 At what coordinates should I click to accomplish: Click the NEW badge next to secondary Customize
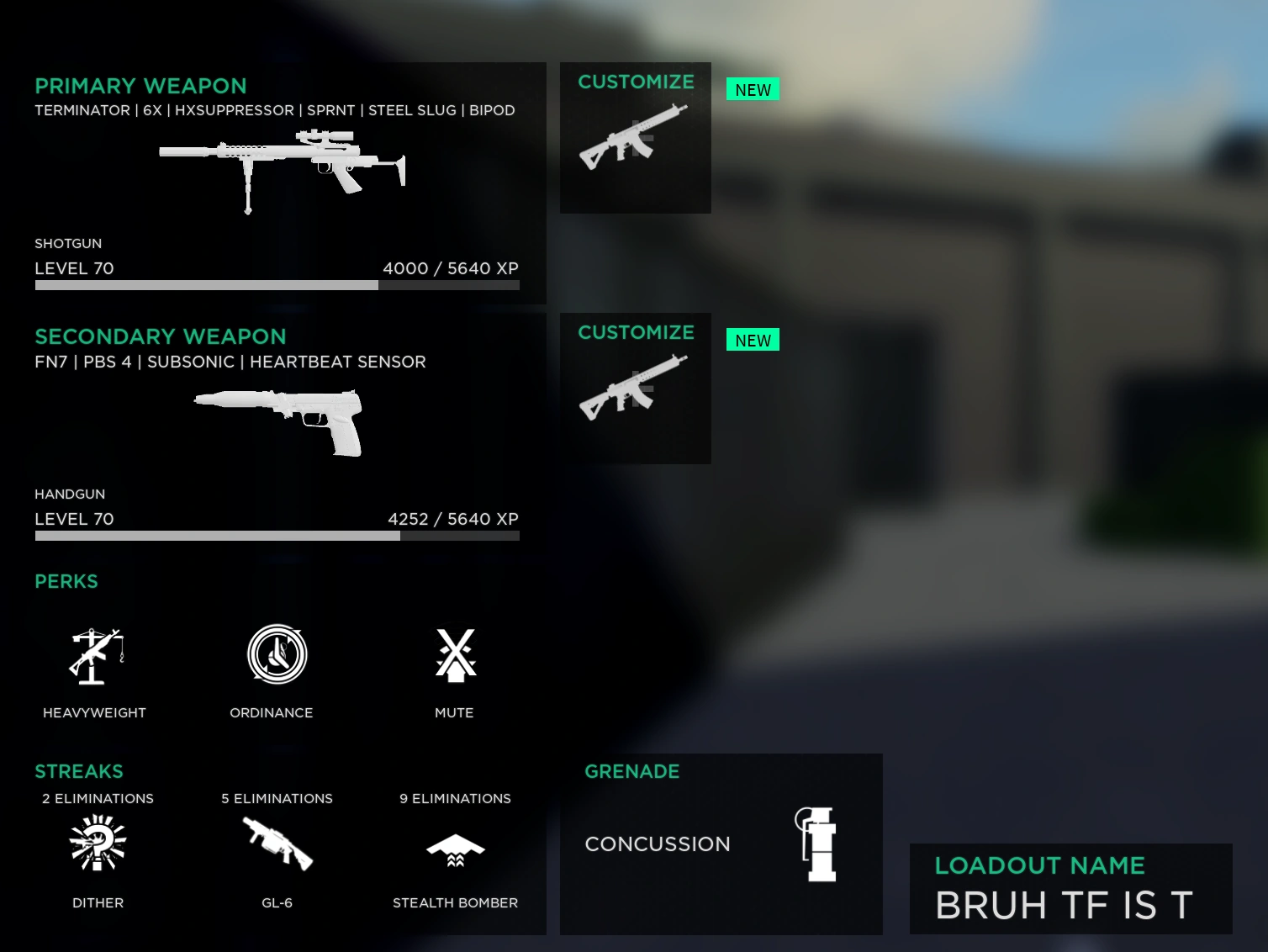753,340
